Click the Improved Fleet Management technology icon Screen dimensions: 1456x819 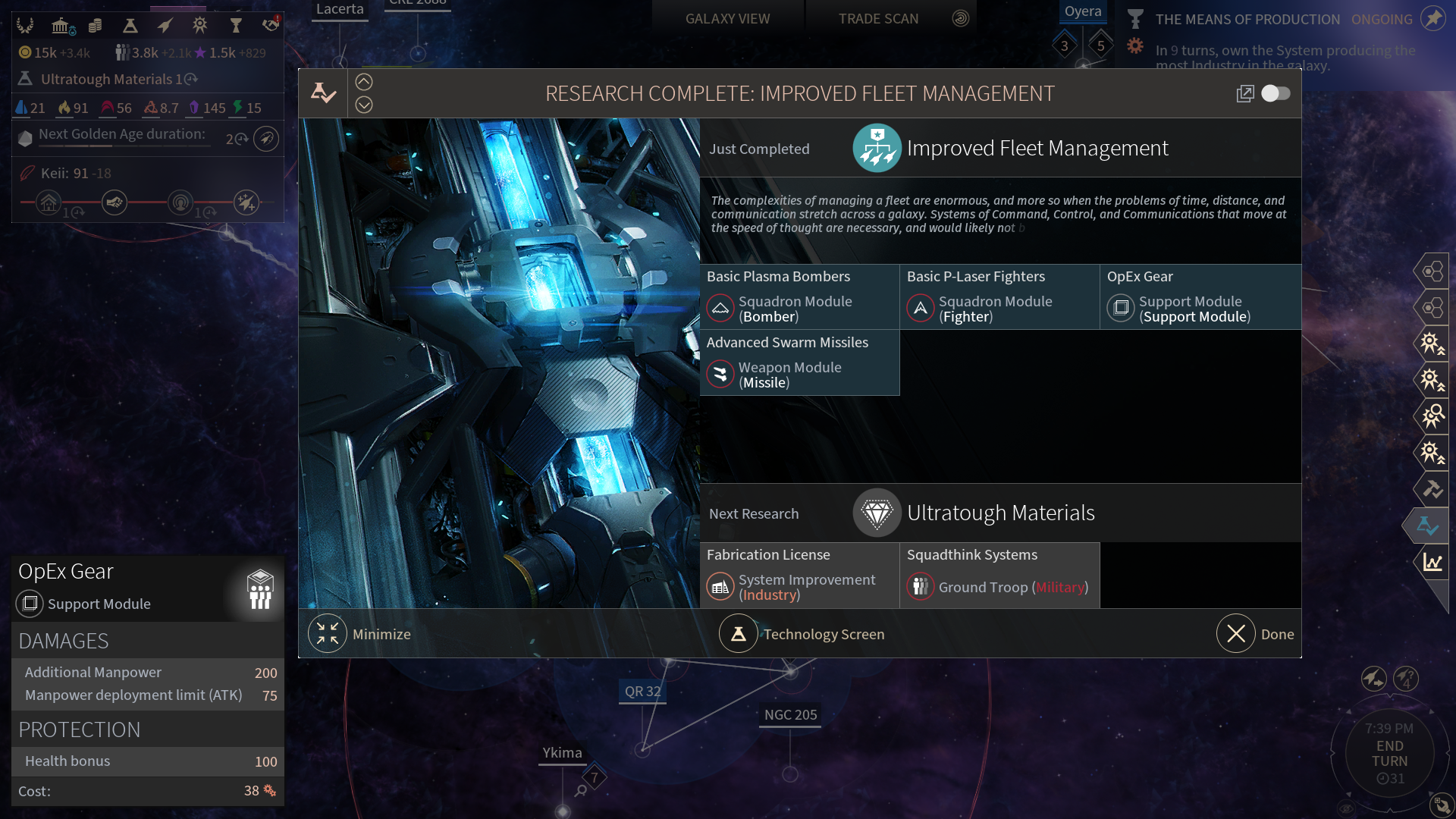(x=877, y=148)
